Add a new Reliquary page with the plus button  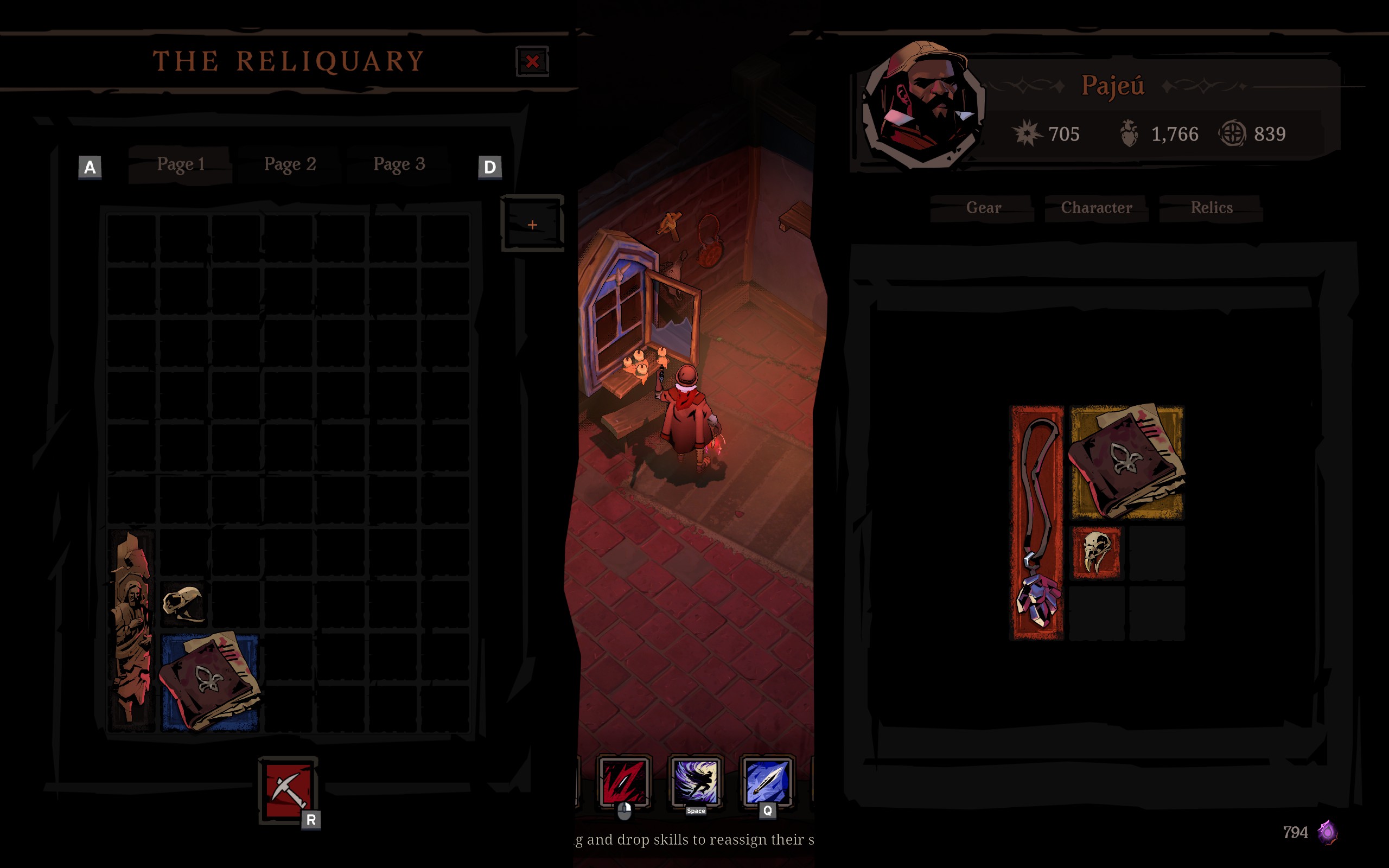(x=532, y=225)
